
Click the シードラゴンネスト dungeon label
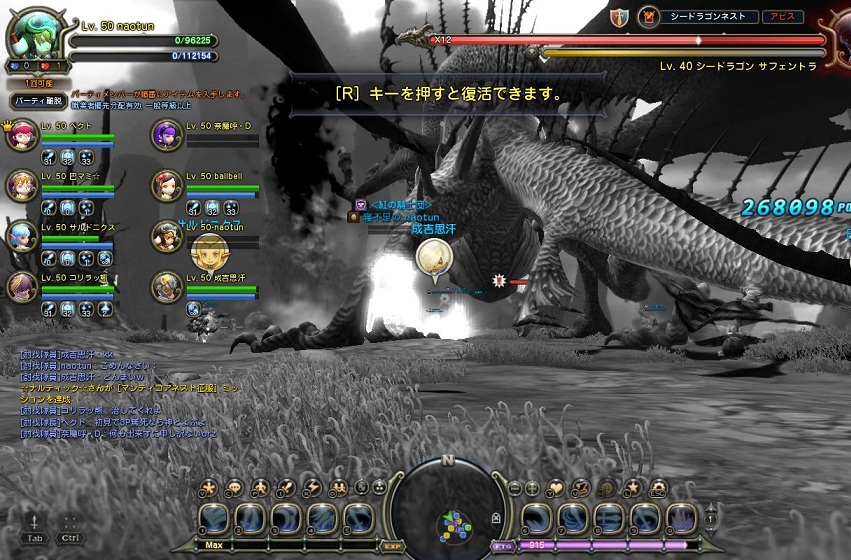point(708,17)
